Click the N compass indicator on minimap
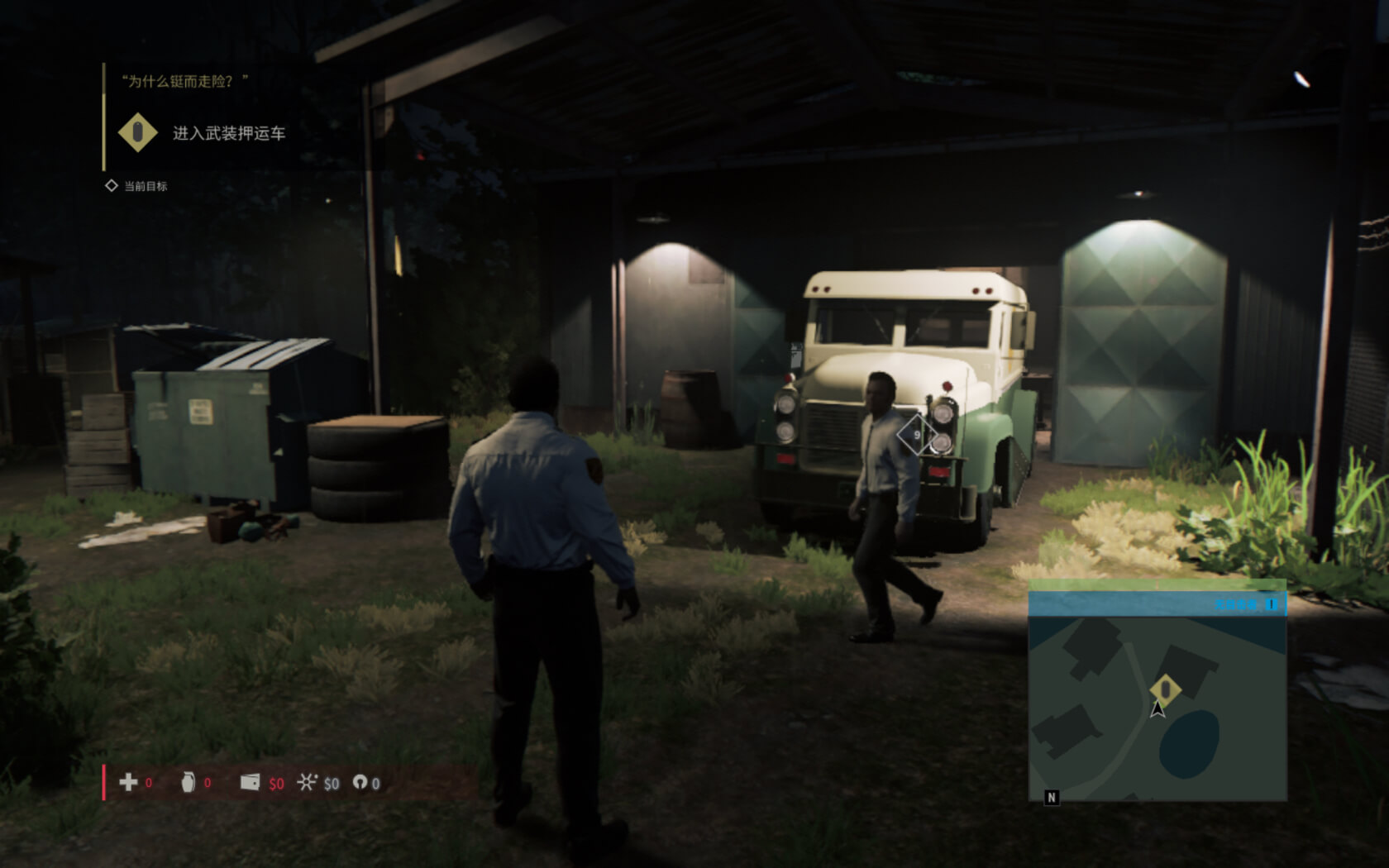This screenshot has height=868, width=1389. click(1052, 797)
